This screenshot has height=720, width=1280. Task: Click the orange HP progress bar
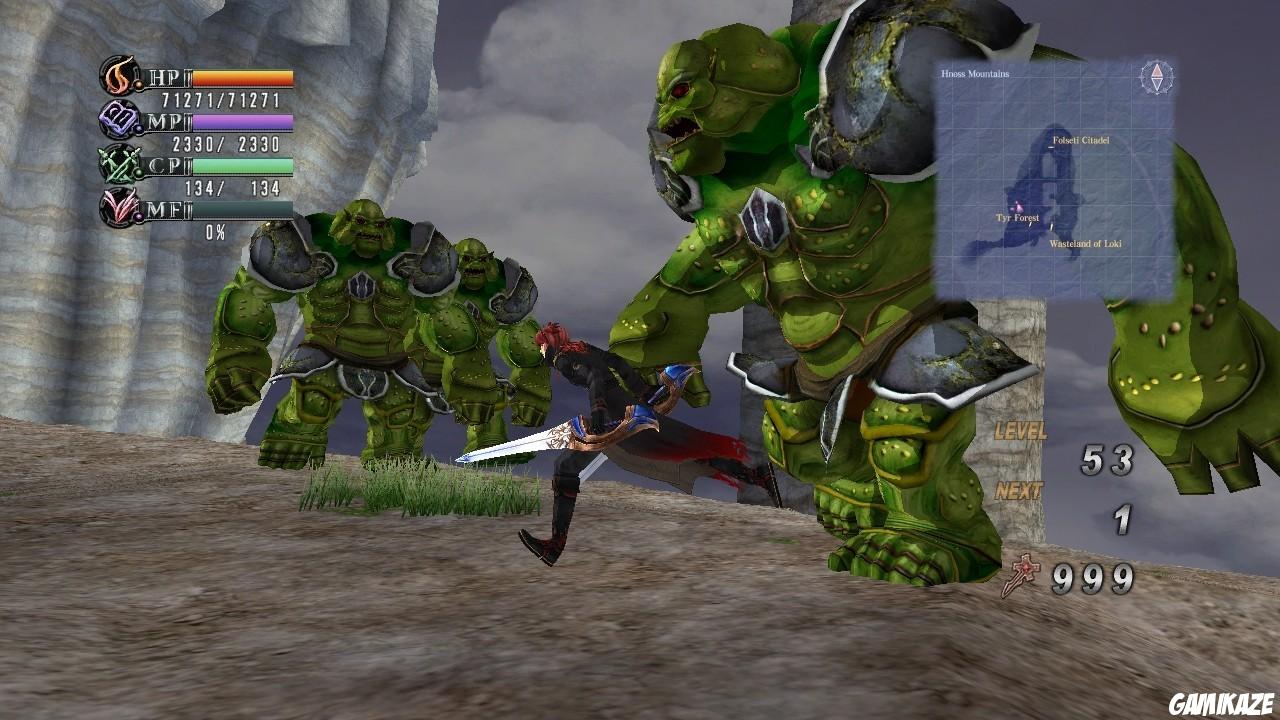tap(243, 78)
